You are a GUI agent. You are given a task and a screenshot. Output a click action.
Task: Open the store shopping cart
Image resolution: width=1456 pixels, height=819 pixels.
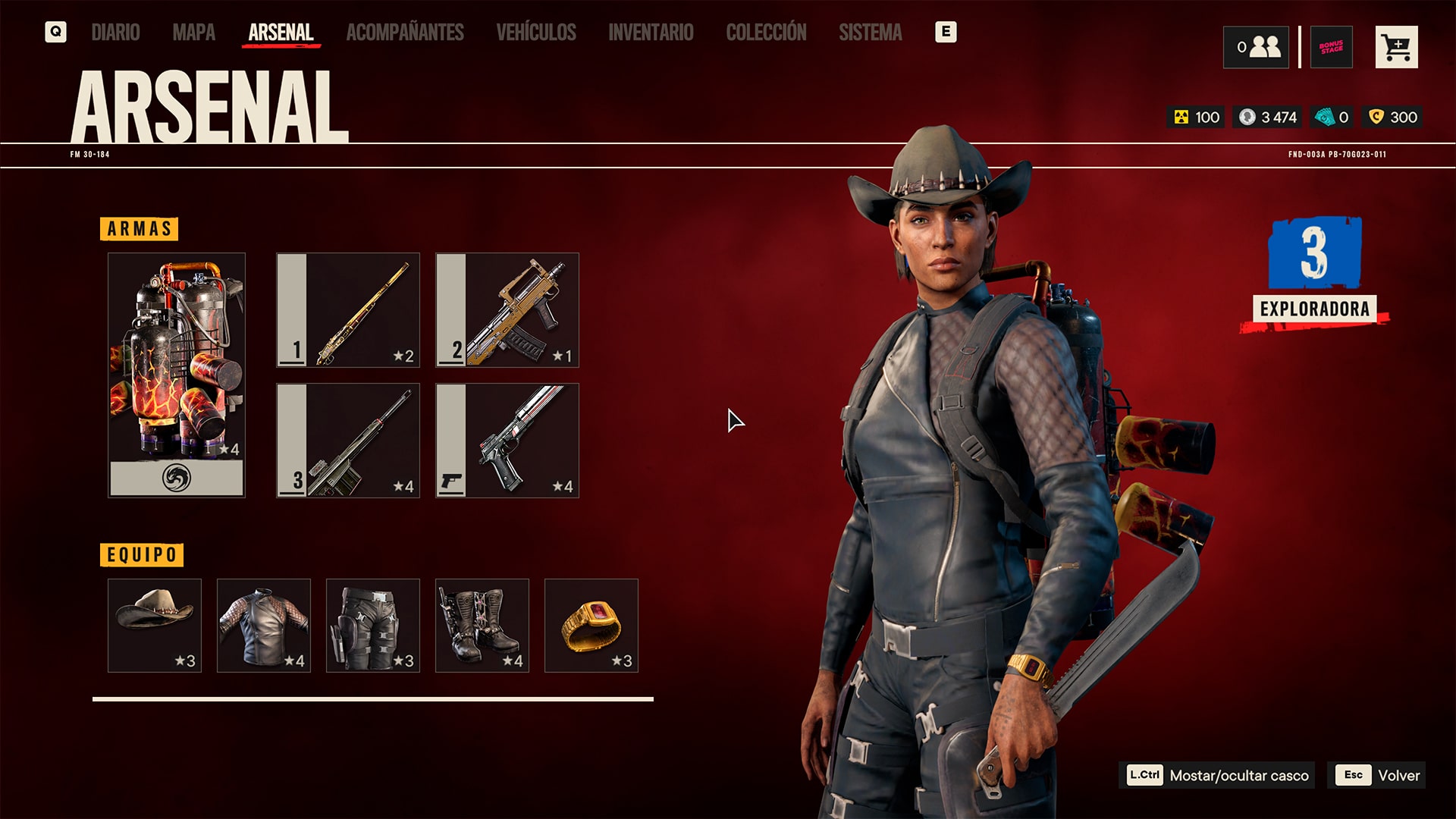coord(1396,47)
